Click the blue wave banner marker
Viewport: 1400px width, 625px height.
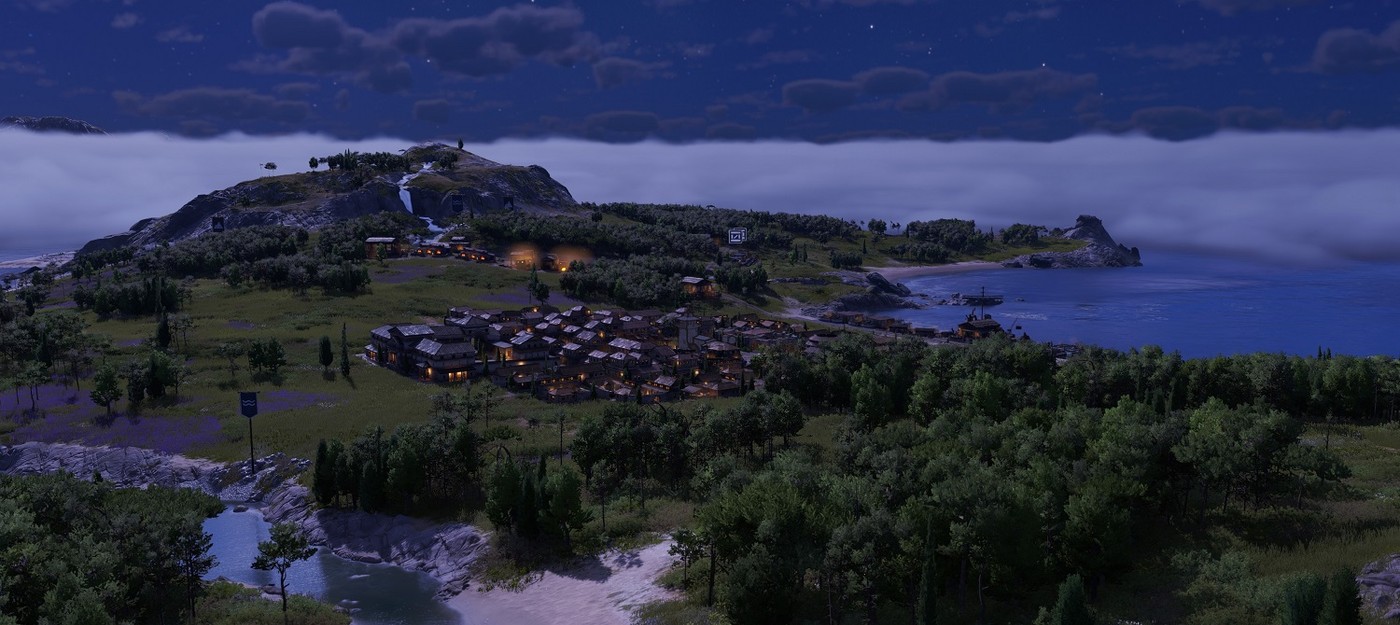(249, 404)
